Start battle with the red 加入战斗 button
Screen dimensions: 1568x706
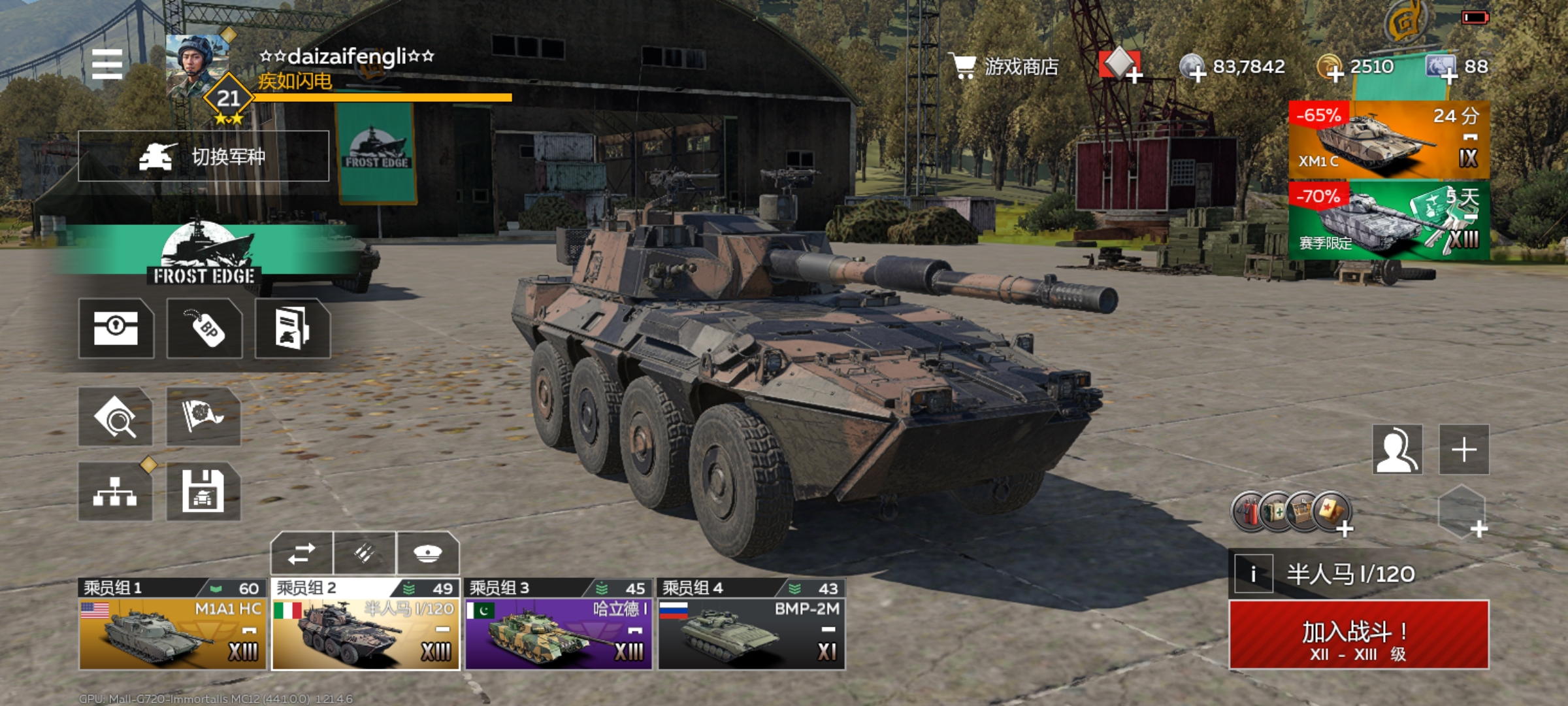[1359, 635]
